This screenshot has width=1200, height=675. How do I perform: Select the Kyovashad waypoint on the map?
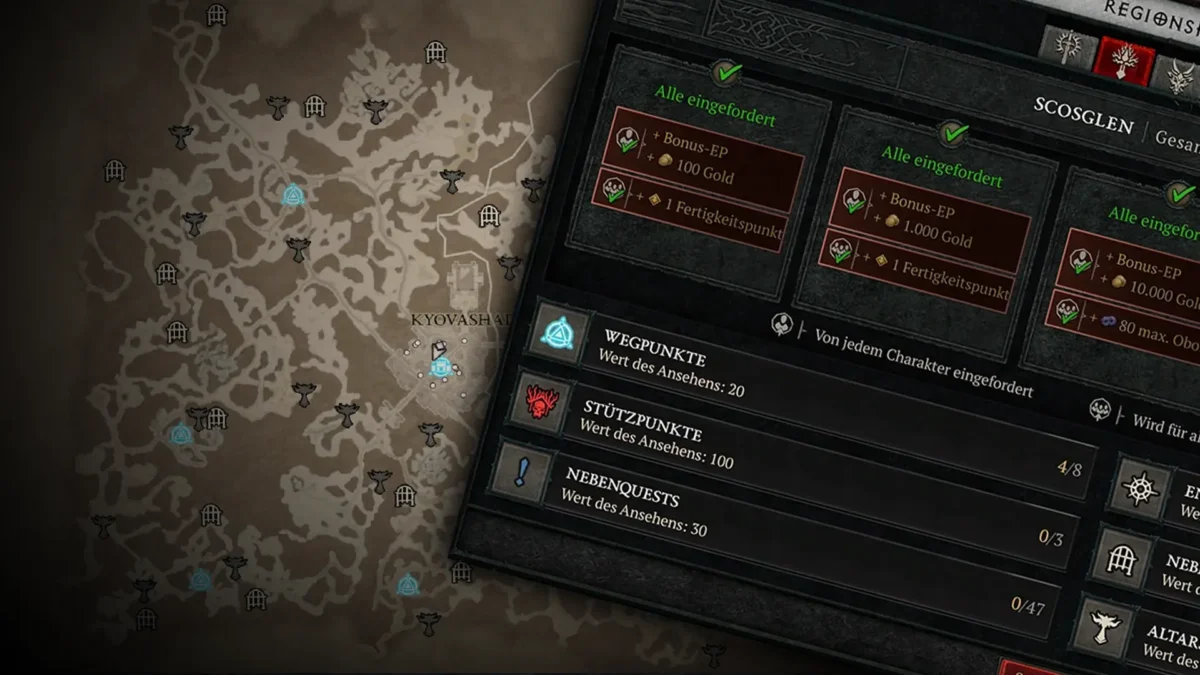(x=438, y=368)
